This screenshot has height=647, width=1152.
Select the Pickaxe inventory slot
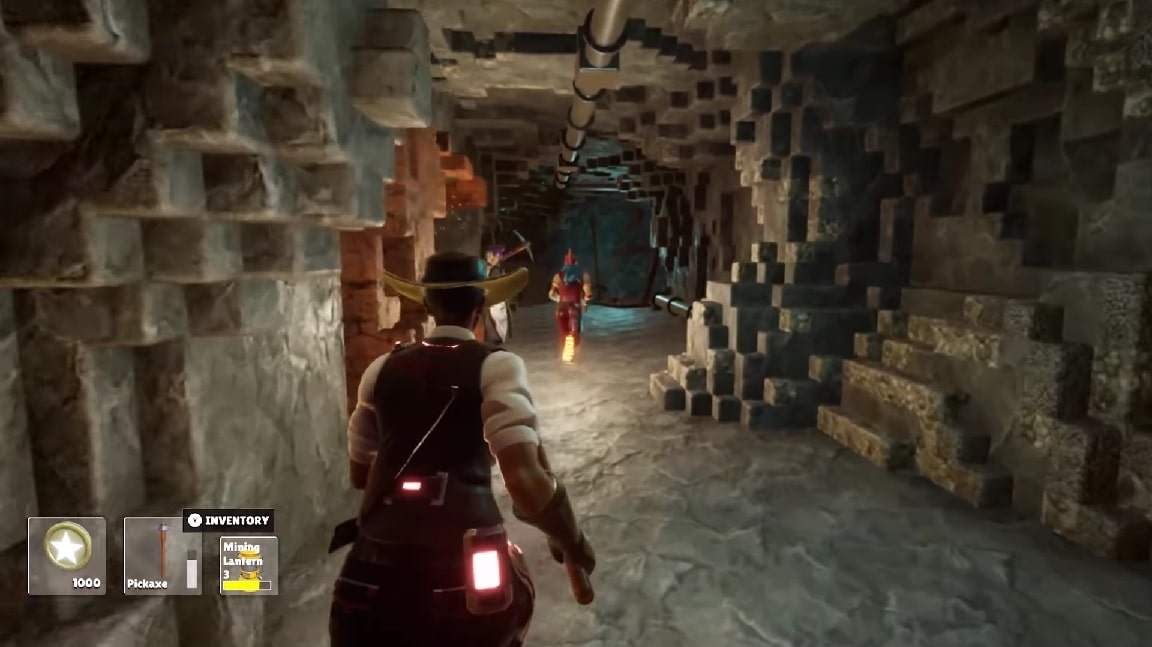click(x=162, y=555)
